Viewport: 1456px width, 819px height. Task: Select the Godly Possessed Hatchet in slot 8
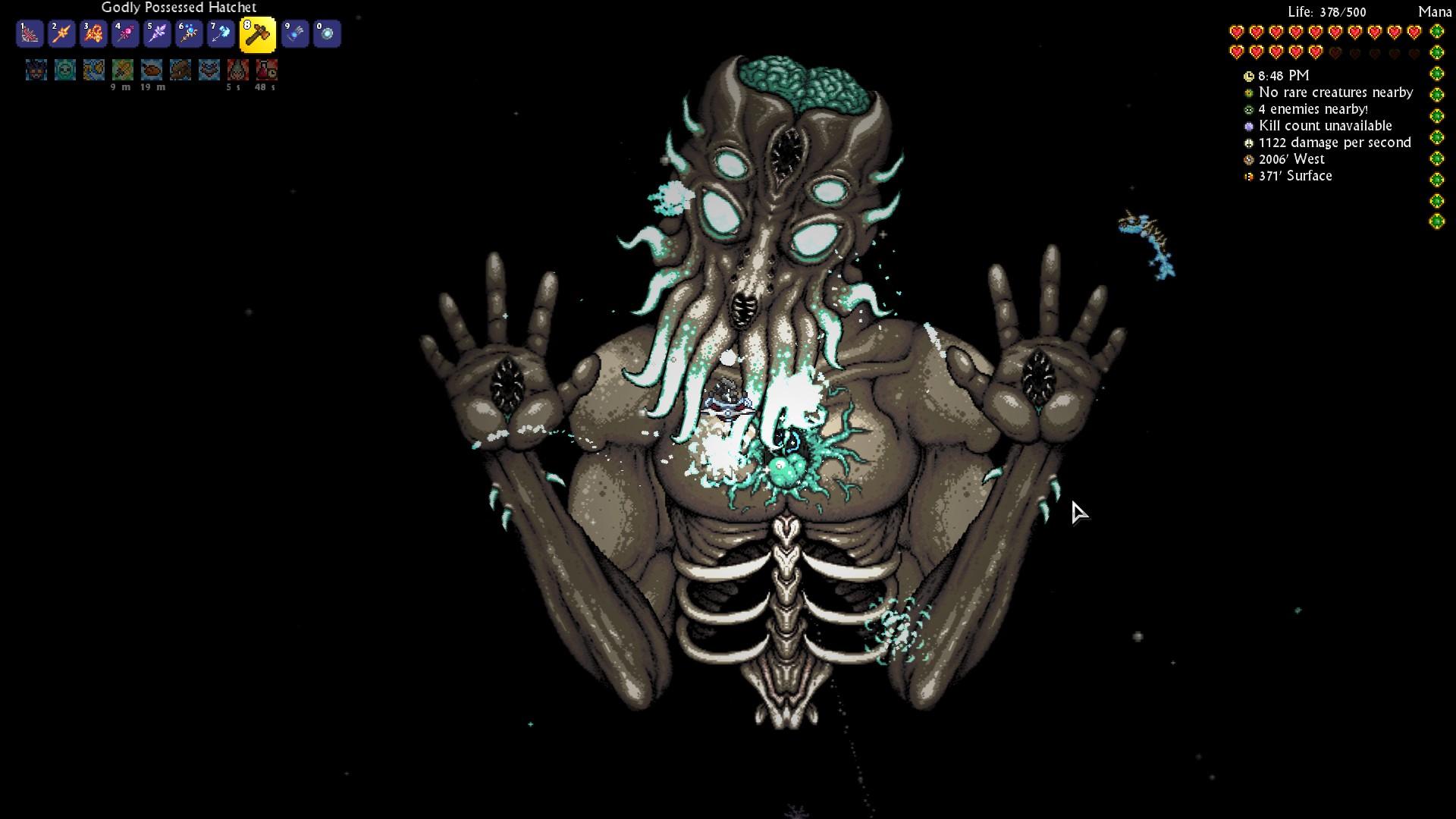point(258,33)
